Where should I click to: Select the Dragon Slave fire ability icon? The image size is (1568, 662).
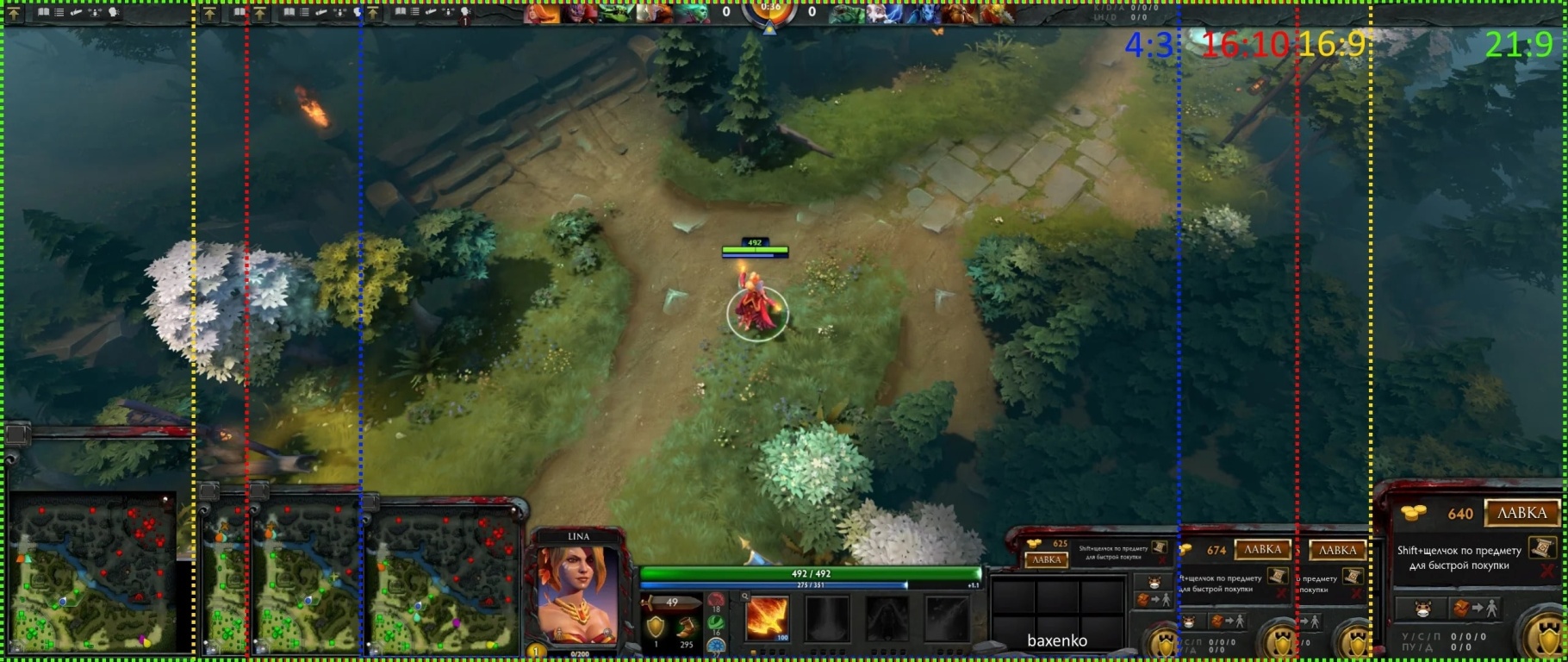(767, 619)
